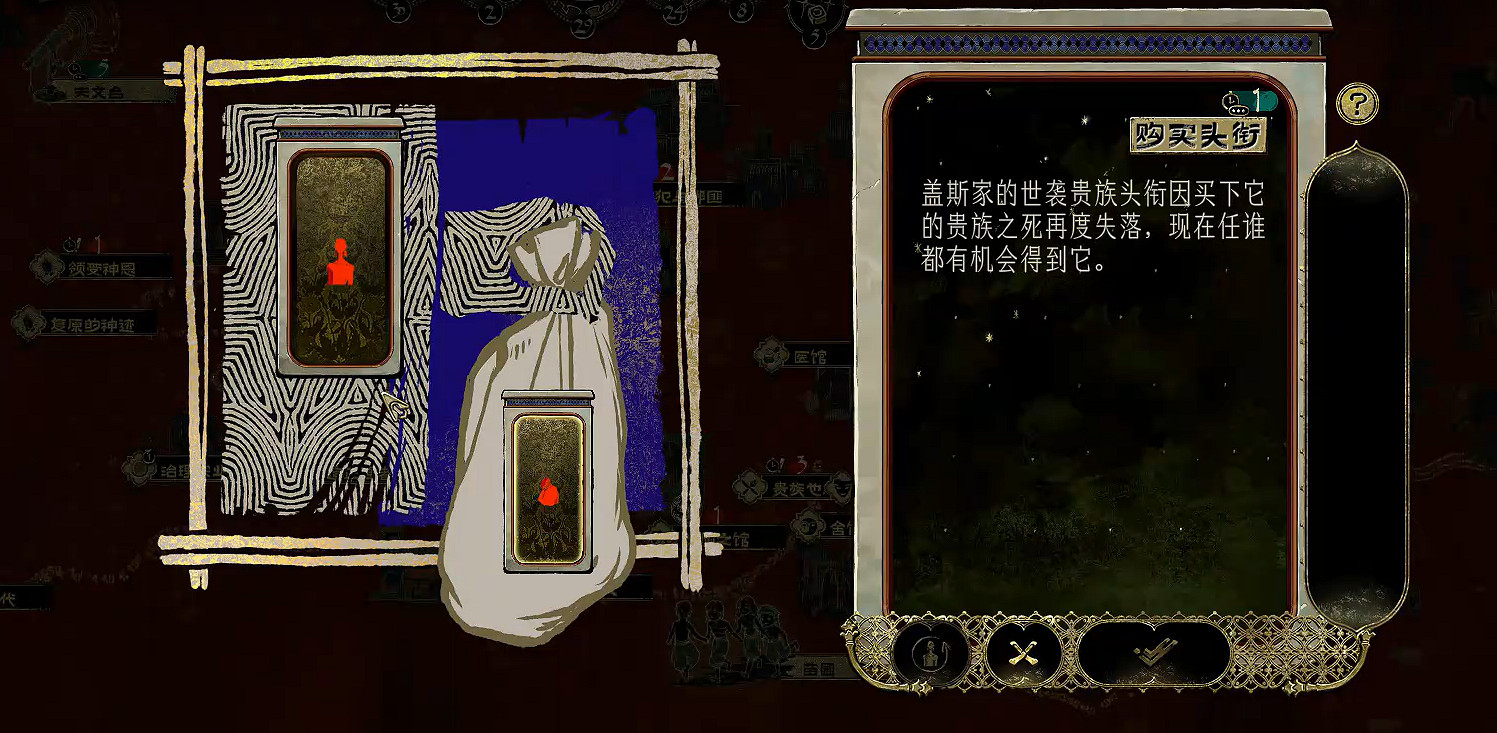Viewport: 1497px width, 733px height.
Task: Click the day token numbered 29
Action: (x=582, y=24)
